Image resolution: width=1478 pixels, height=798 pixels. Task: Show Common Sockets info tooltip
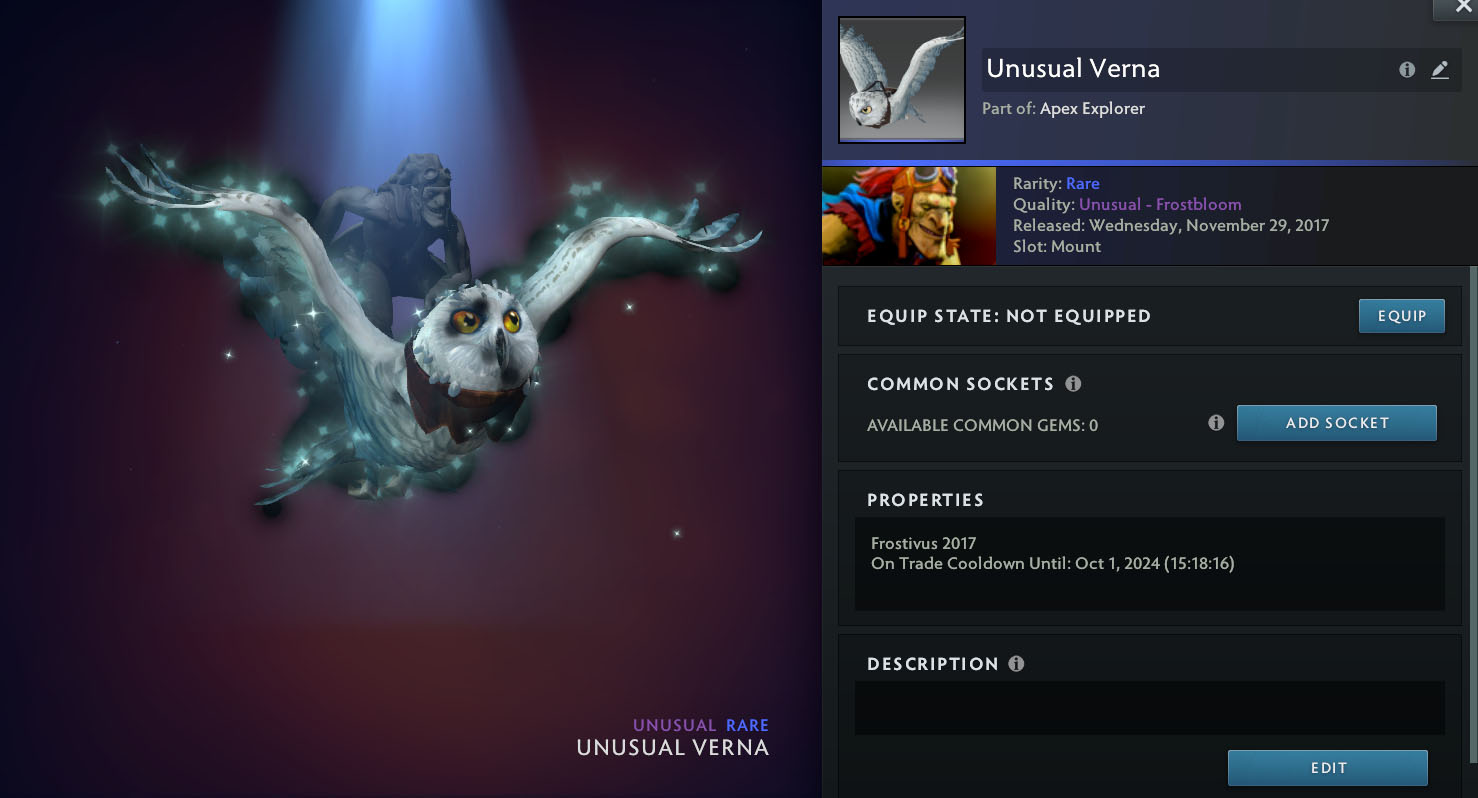coord(1073,384)
